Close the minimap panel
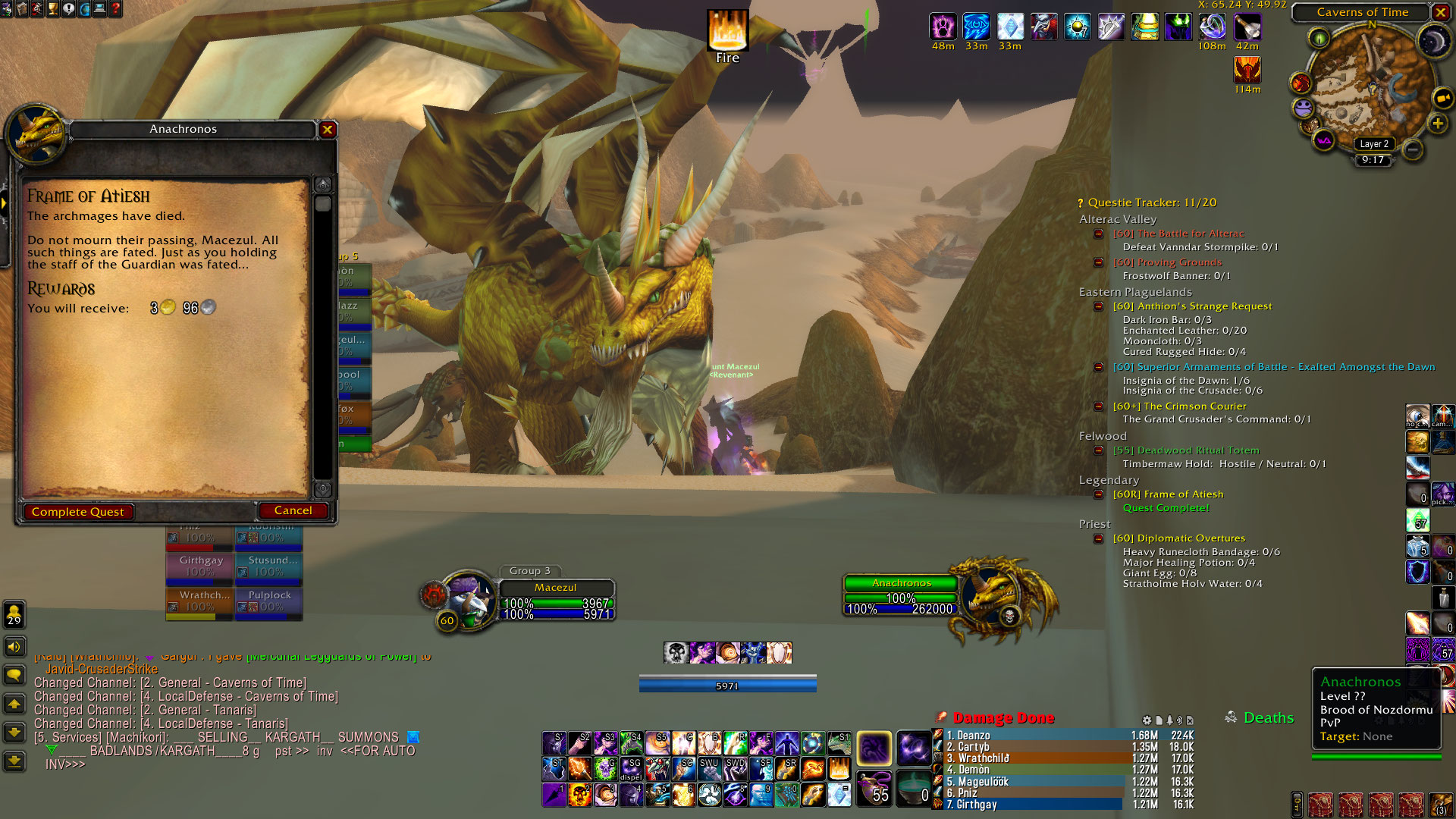The image size is (1456, 819). pyautogui.click(x=1440, y=12)
